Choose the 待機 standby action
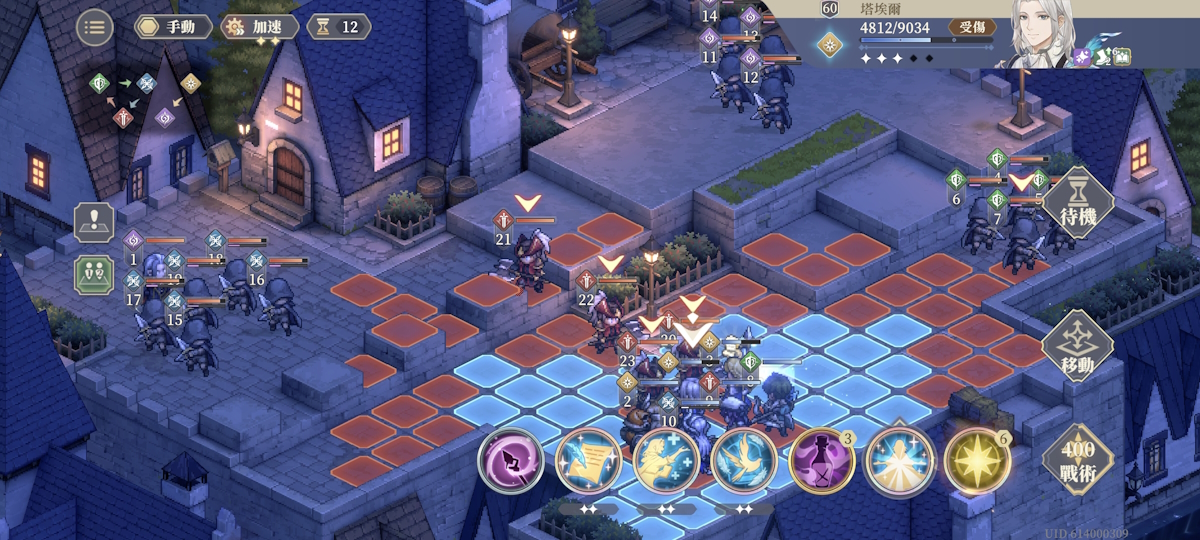This screenshot has height=540, width=1200. pyautogui.click(x=1077, y=202)
